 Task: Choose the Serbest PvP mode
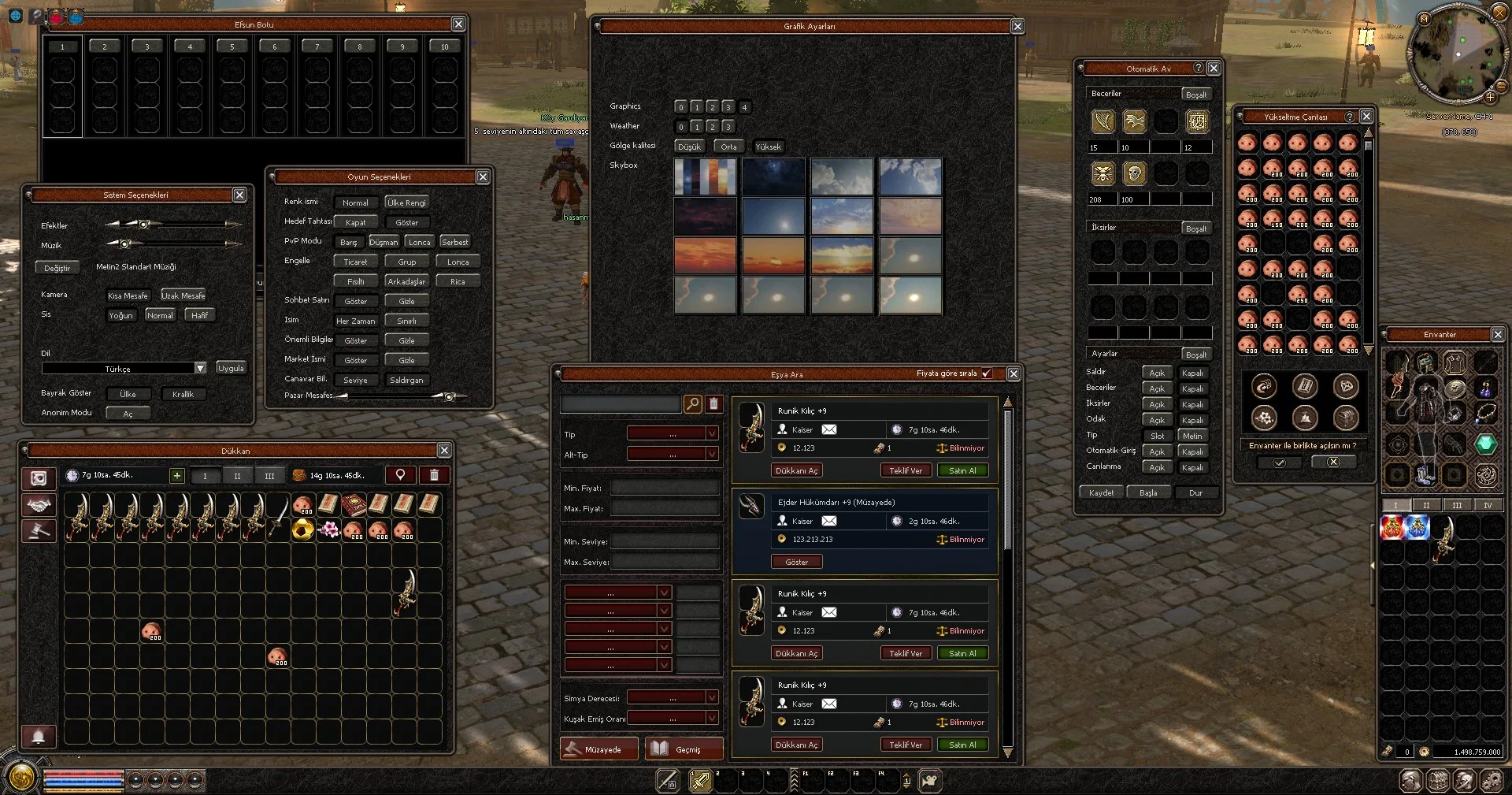point(454,242)
